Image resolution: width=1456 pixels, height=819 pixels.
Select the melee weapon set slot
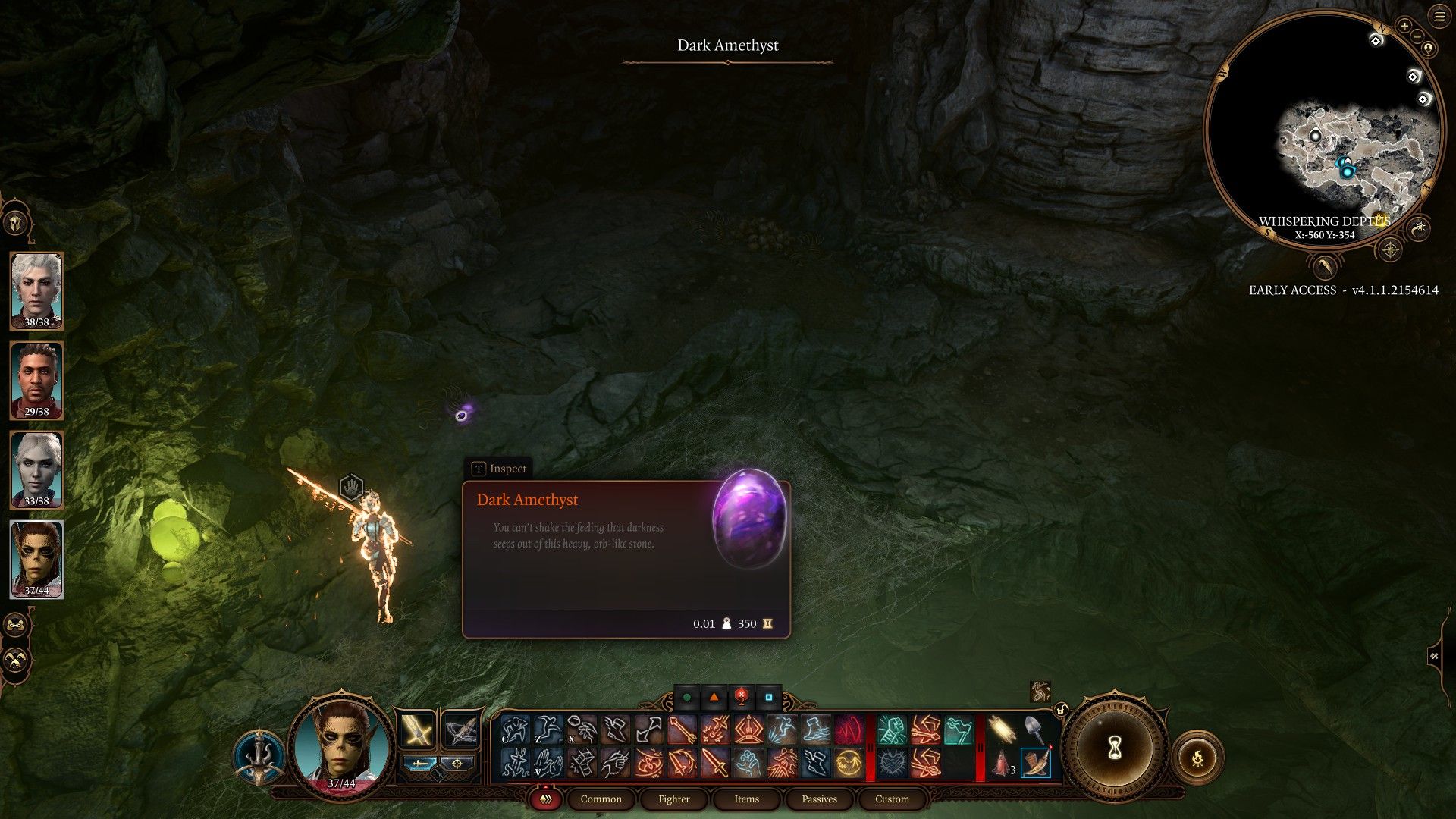tap(417, 730)
